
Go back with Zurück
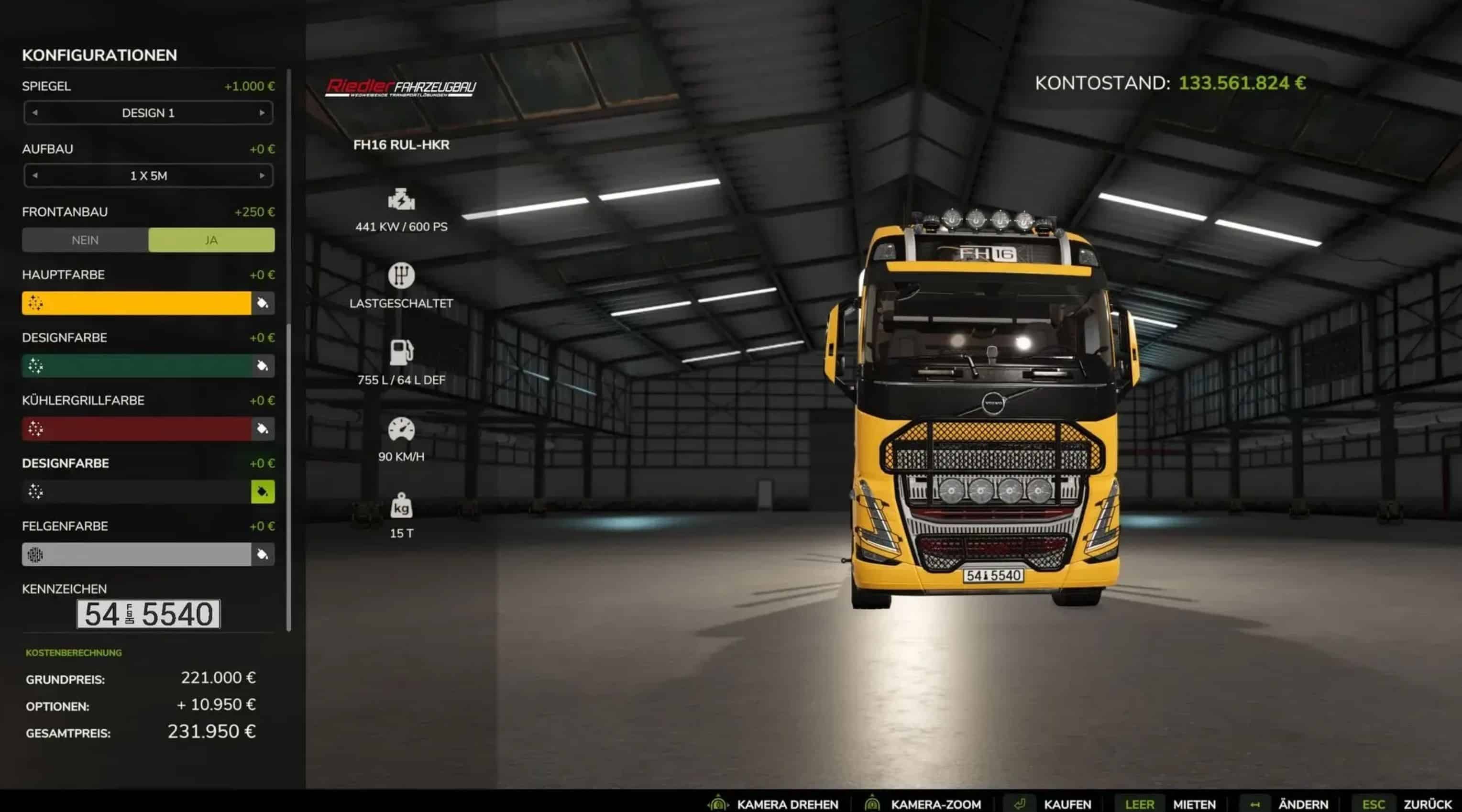1427,804
